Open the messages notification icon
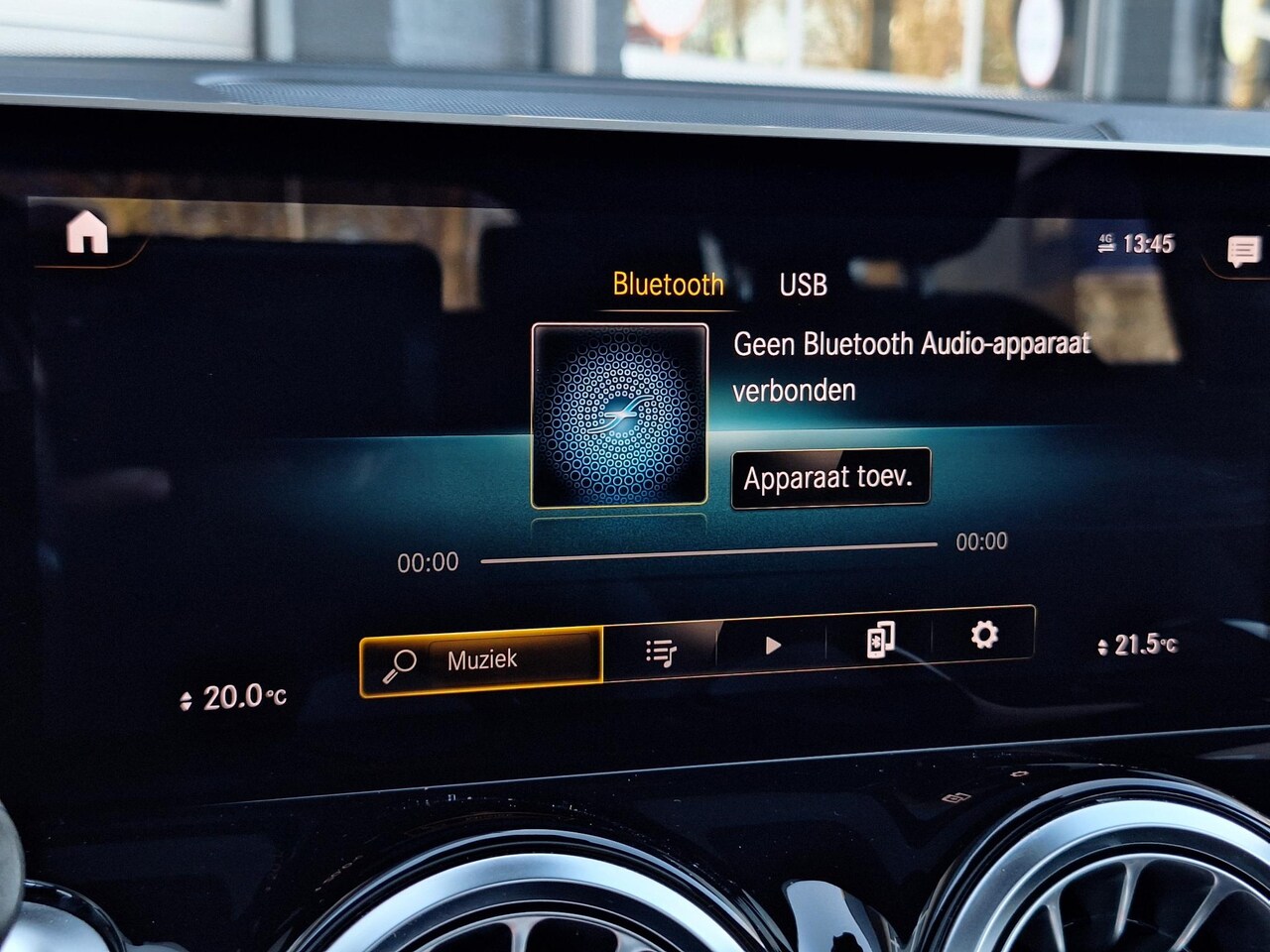 (x=1242, y=251)
